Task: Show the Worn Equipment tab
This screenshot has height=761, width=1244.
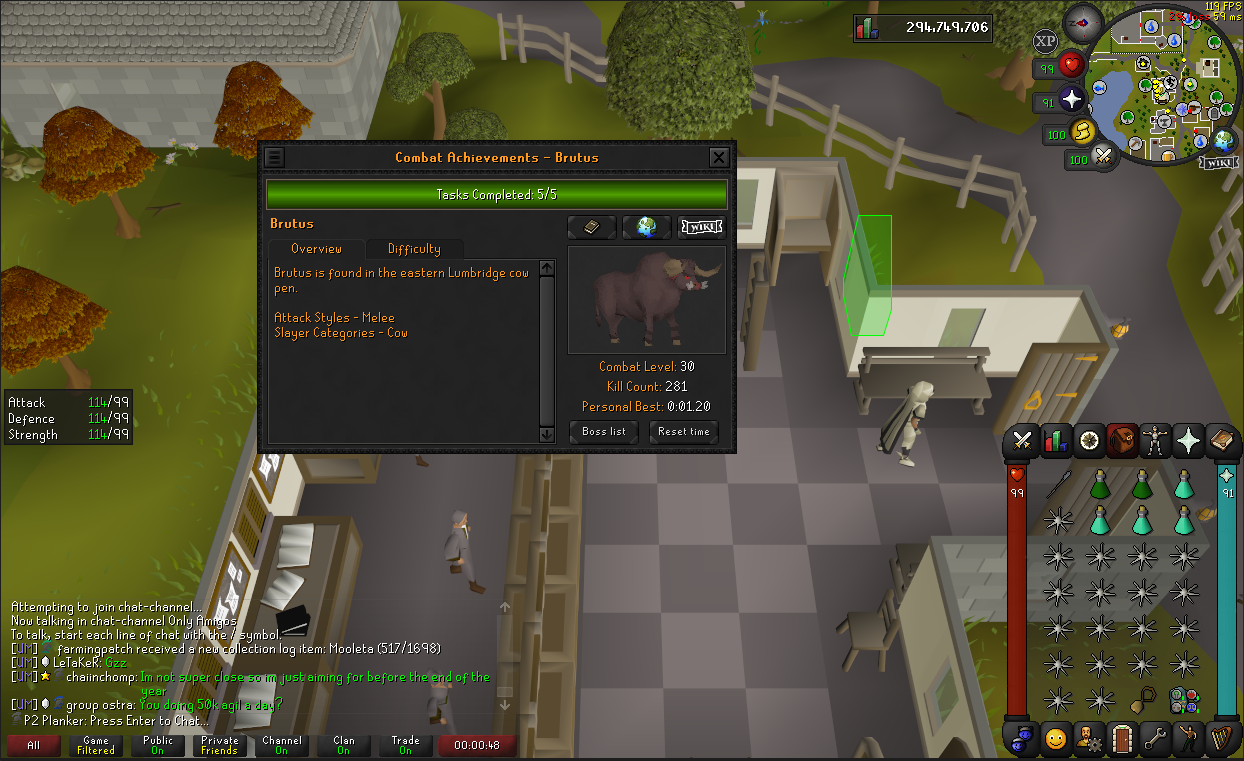Action: click(1155, 440)
